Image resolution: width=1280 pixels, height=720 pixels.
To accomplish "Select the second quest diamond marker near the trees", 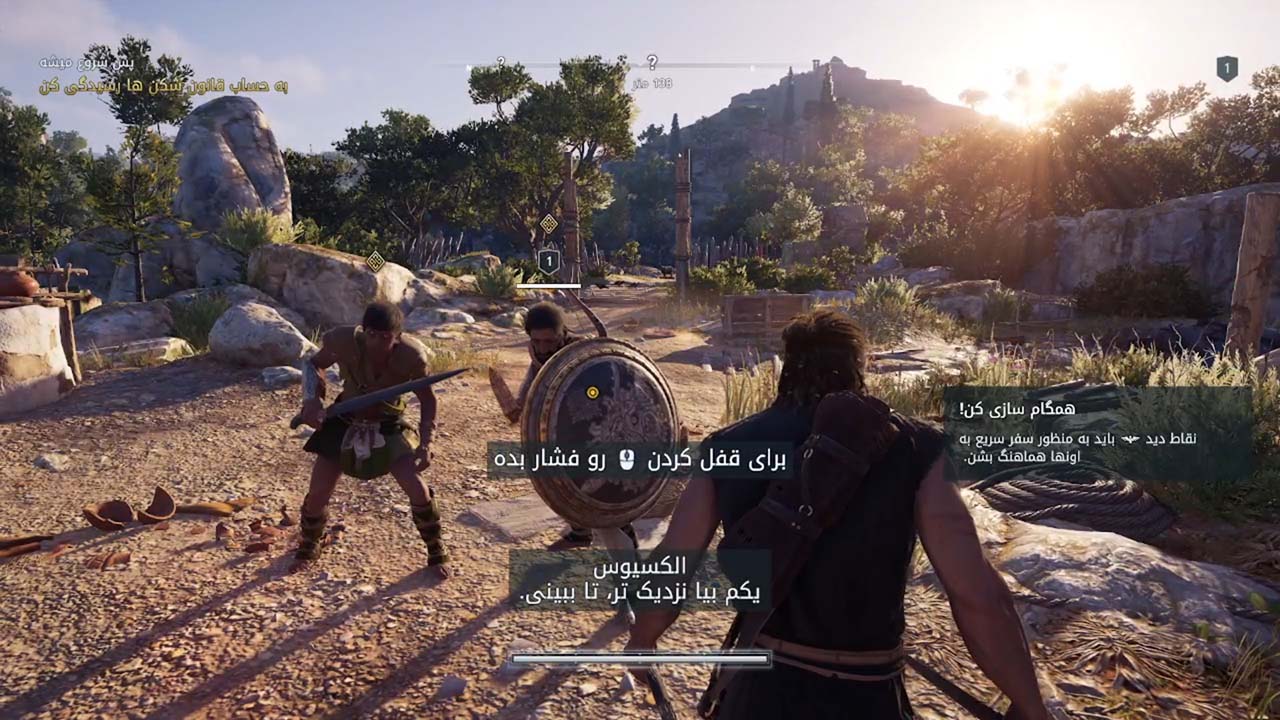I will click(375, 260).
